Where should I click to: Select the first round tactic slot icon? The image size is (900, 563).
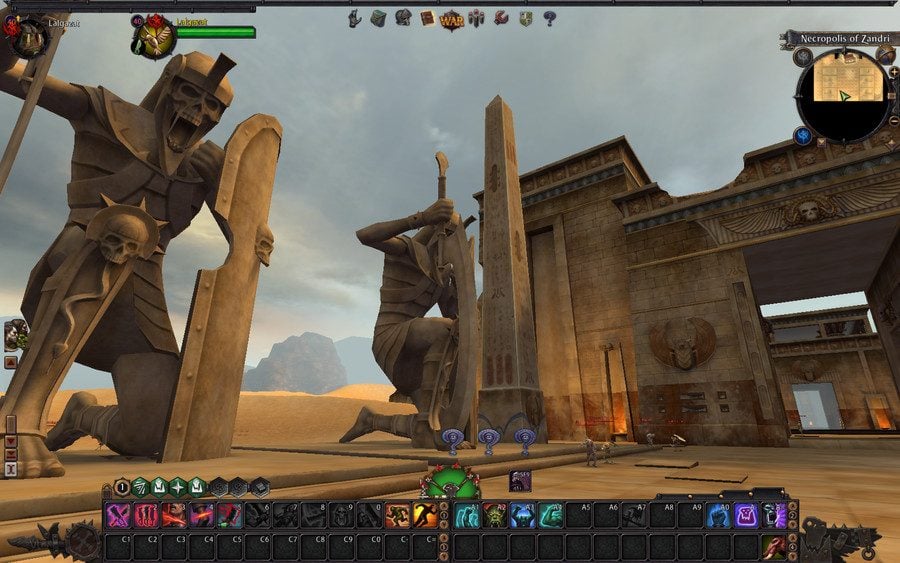tap(122, 487)
